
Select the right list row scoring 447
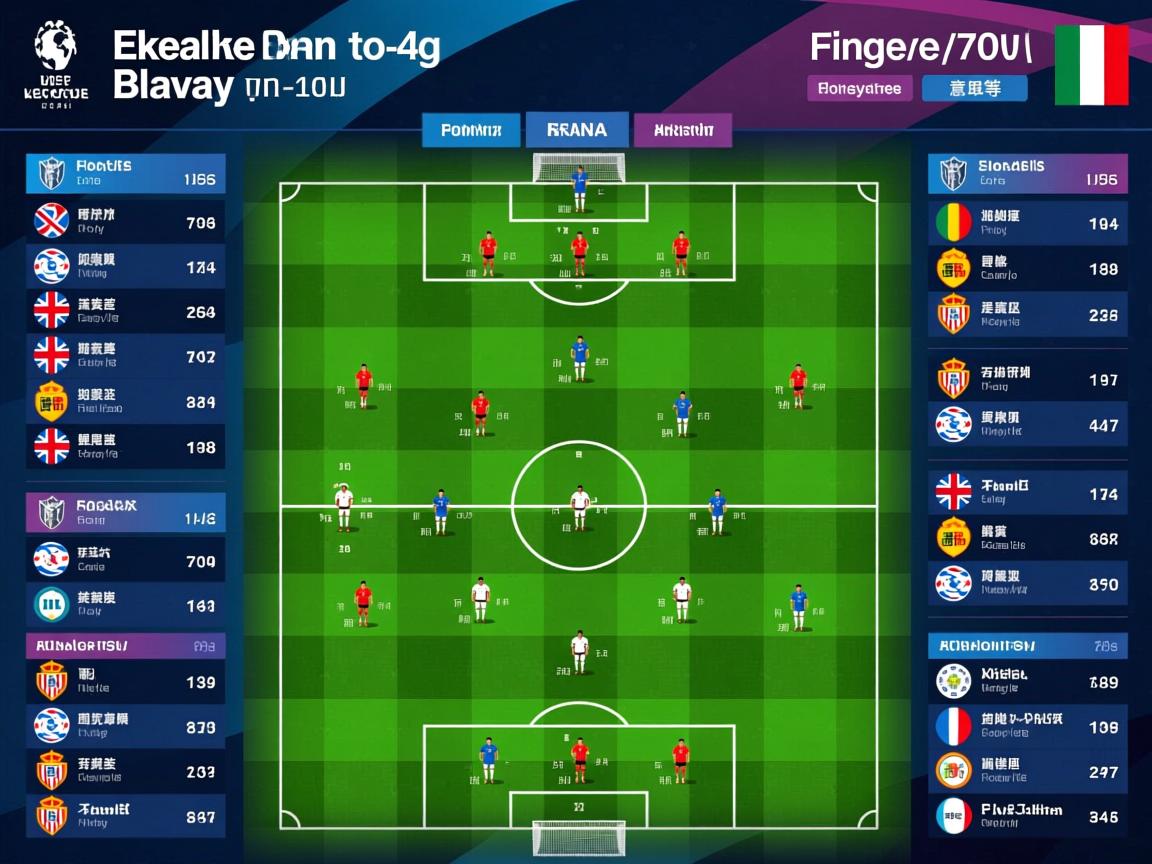coord(1027,425)
